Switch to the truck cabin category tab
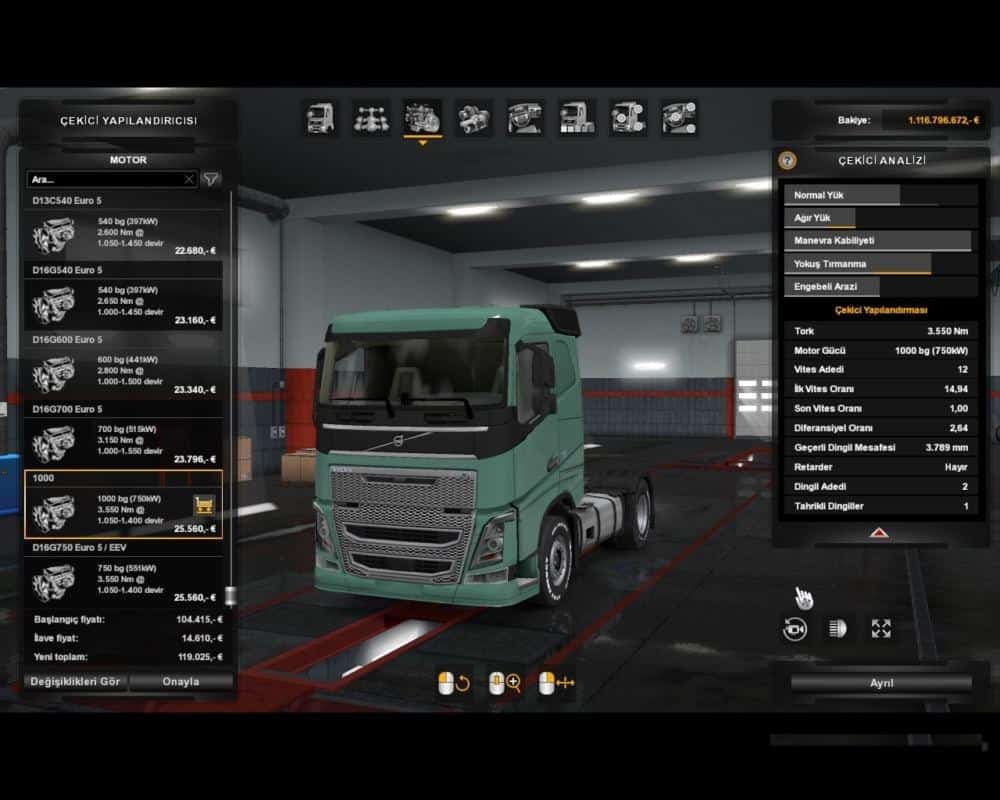Screen dimensions: 1000x800 [320, 118]
